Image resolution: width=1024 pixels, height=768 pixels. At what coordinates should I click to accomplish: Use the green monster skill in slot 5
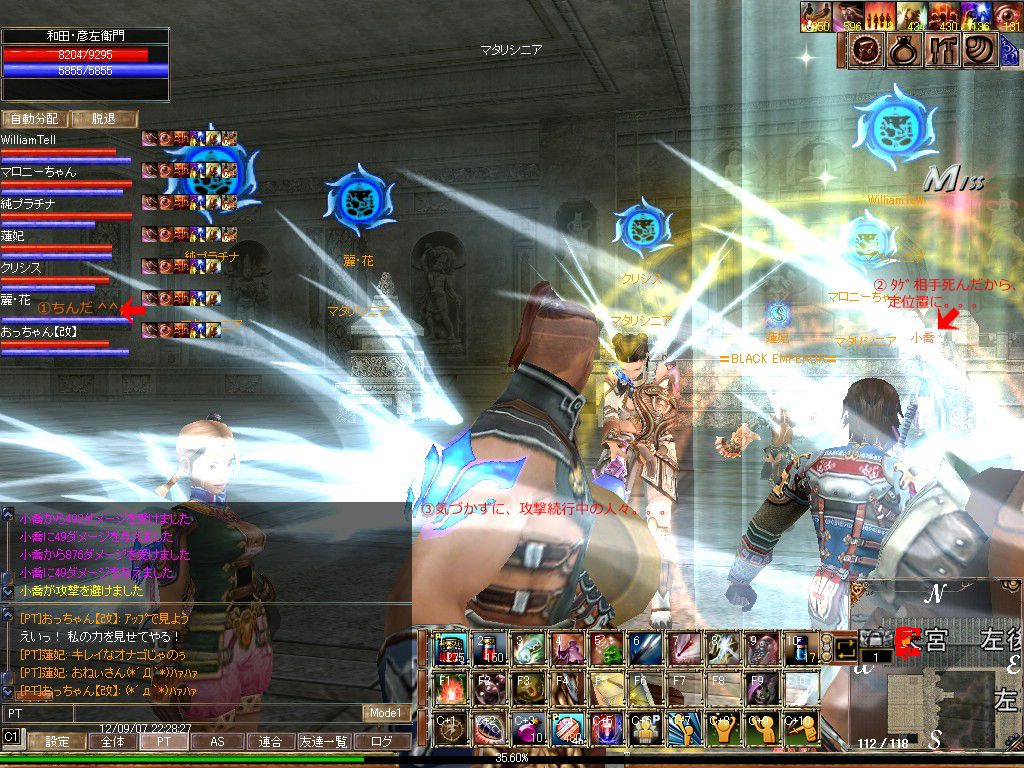coord(607,651)
